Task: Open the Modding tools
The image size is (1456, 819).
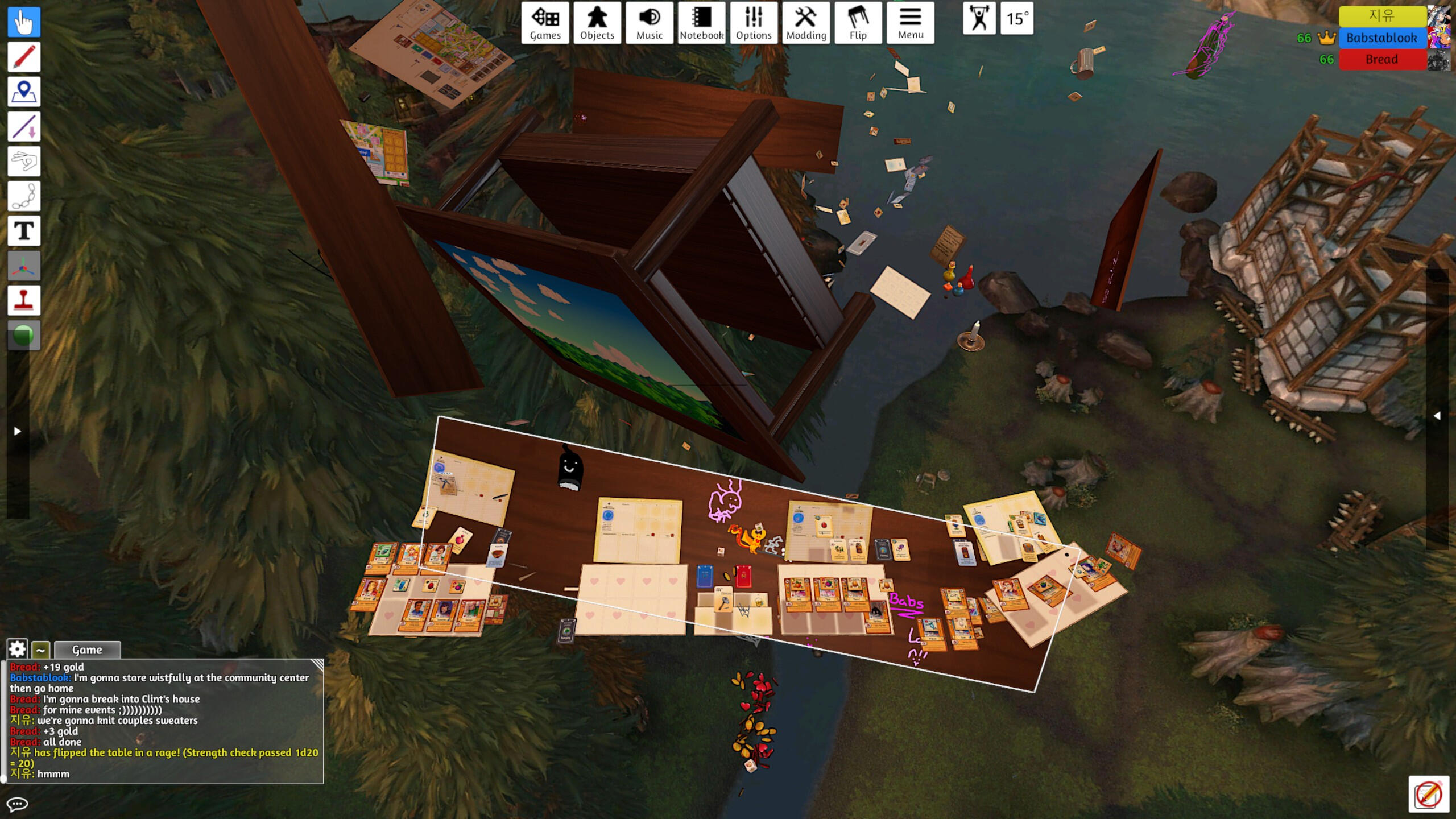Action: coord(806,23)
